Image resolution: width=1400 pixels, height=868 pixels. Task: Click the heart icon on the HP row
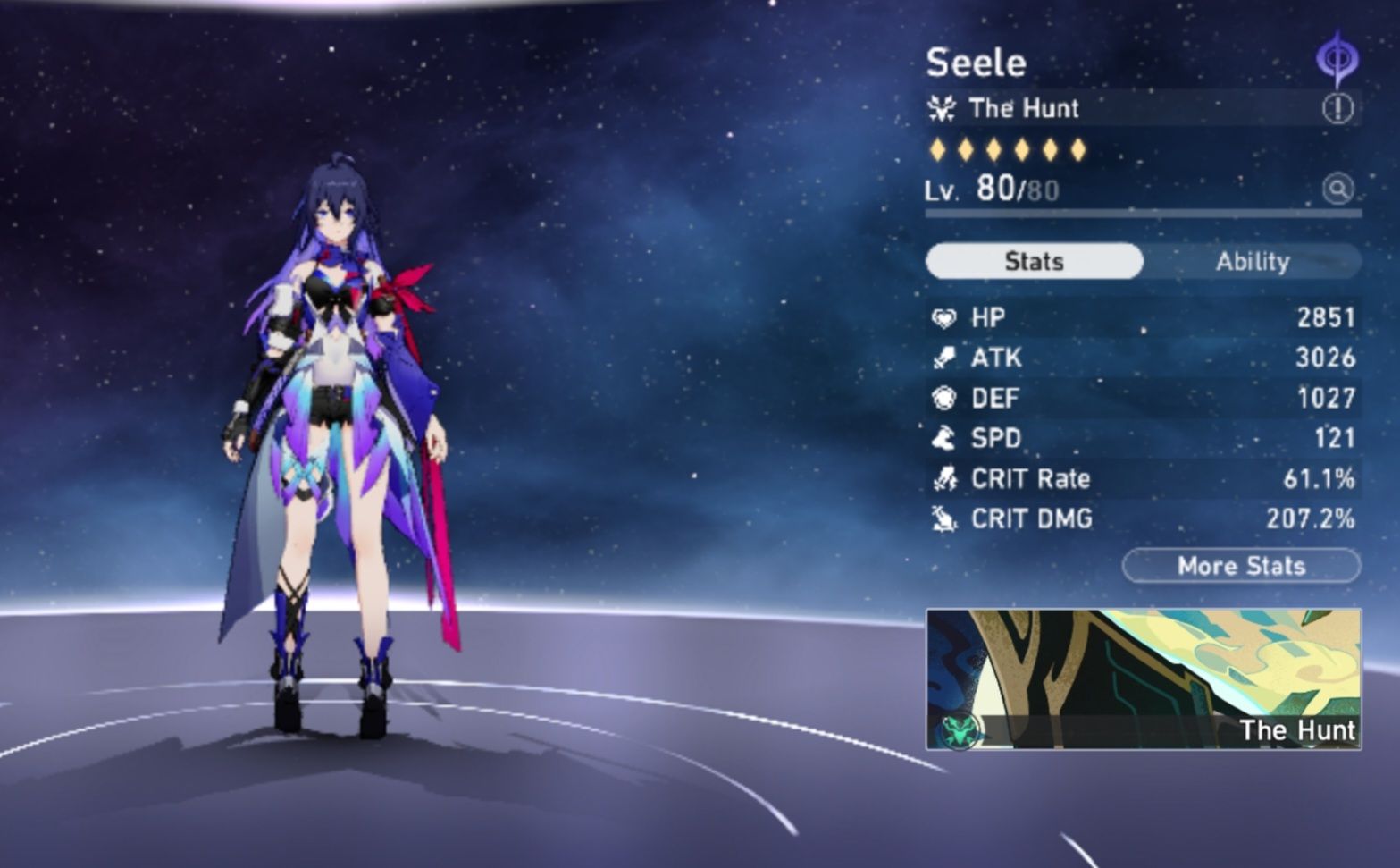coord(946,316)
